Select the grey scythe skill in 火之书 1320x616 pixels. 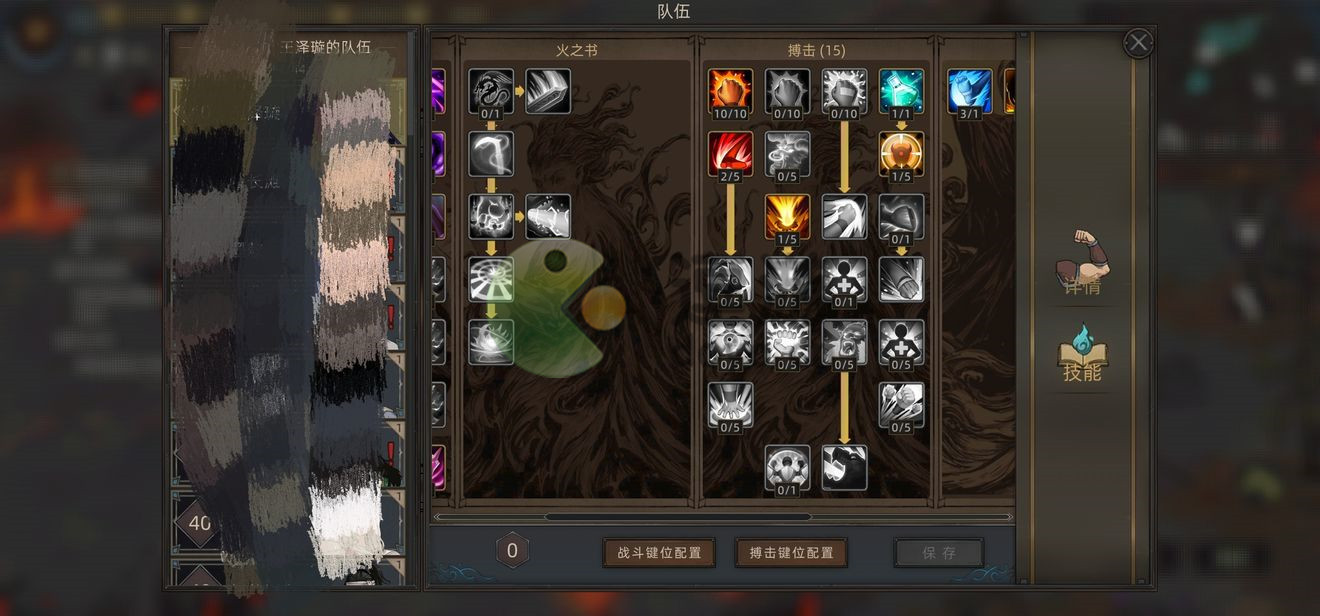coord(491,153)
